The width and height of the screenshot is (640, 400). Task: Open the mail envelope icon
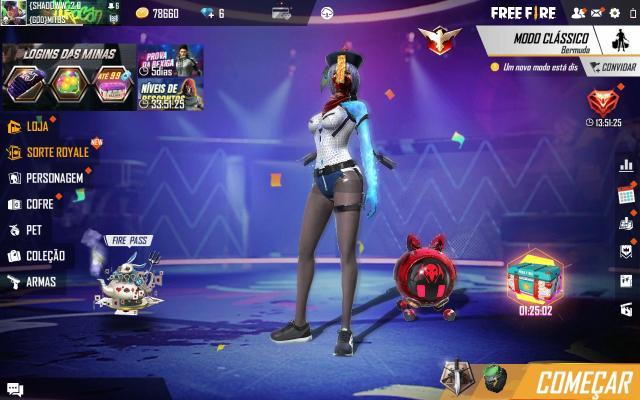click(597, 13)
